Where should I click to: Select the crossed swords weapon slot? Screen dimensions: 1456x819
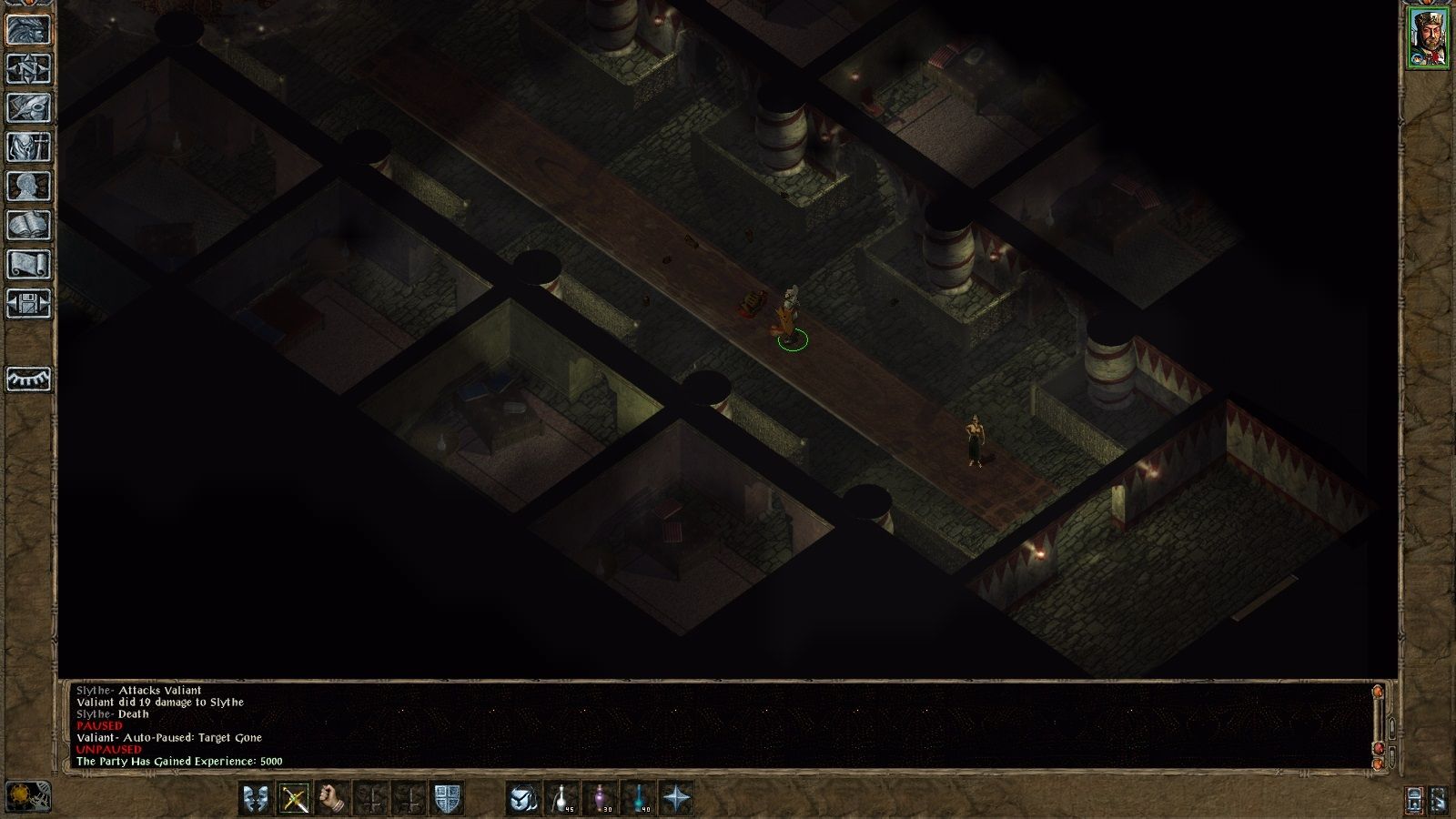click(294, 799)
